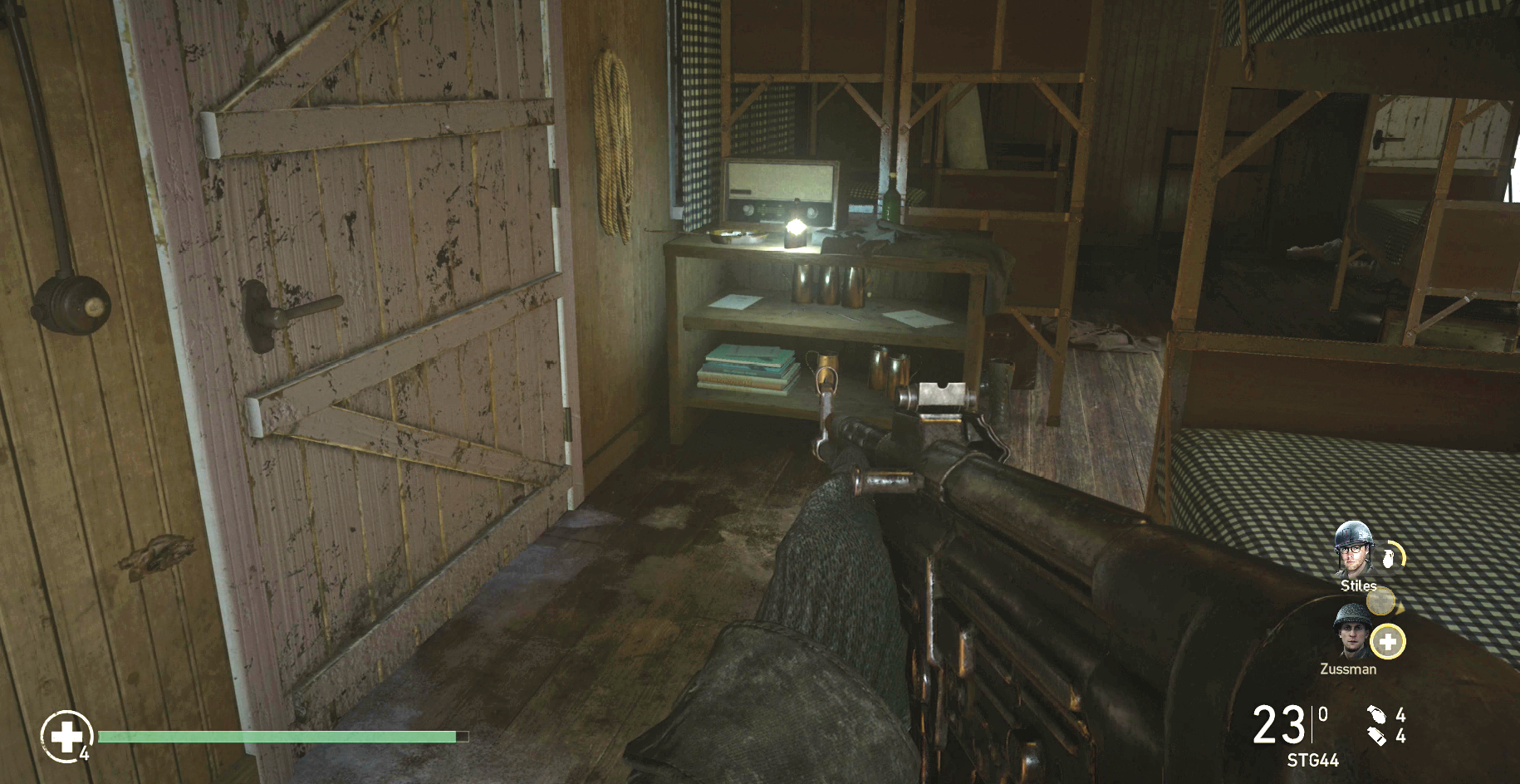Image resolution: width=1520 pixels, height=784 pixels.
Task: Click the Zussman name label
Action: point(1348,669)
